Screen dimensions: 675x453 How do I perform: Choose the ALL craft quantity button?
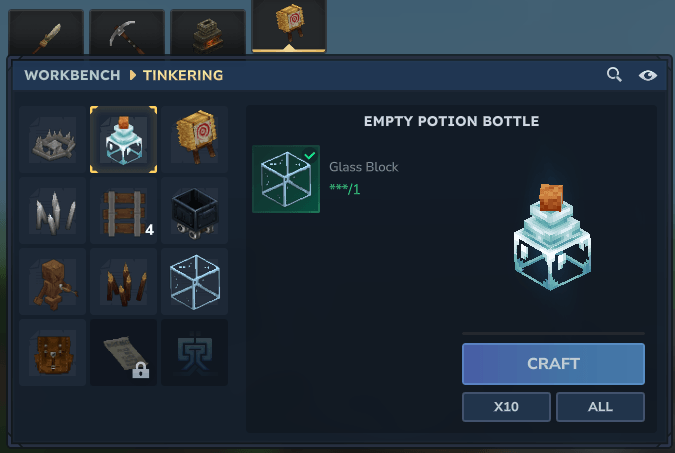tap(600, 407)
